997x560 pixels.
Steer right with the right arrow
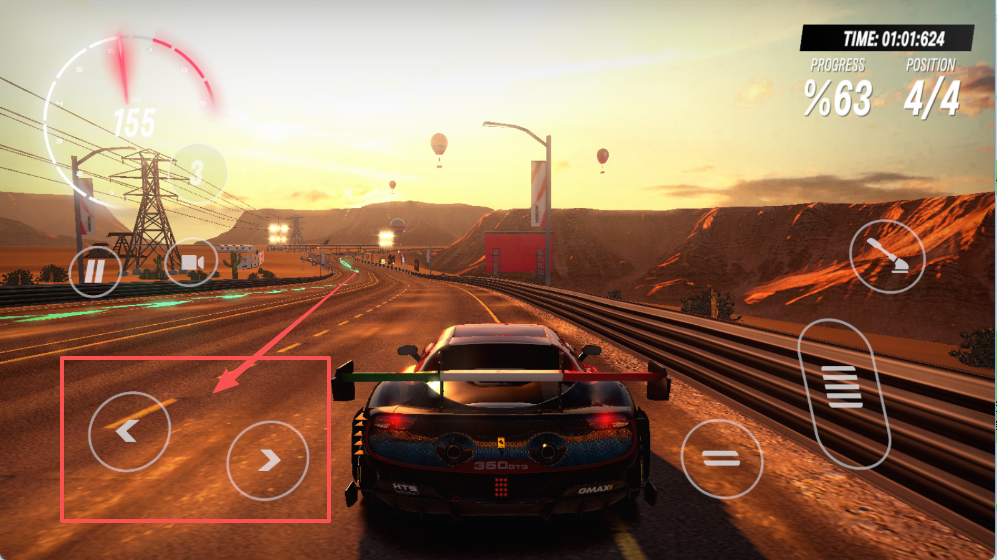pos(268,460)
